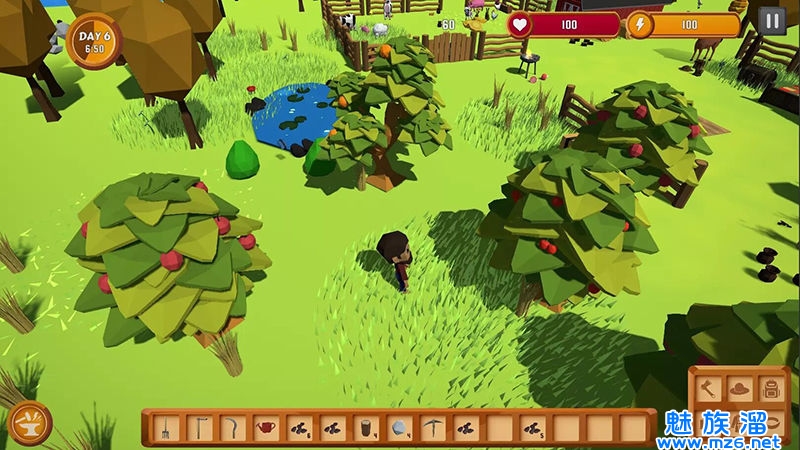800x450 pixels.
Task: Open the hat equipment slot
Action: point(739,388)
